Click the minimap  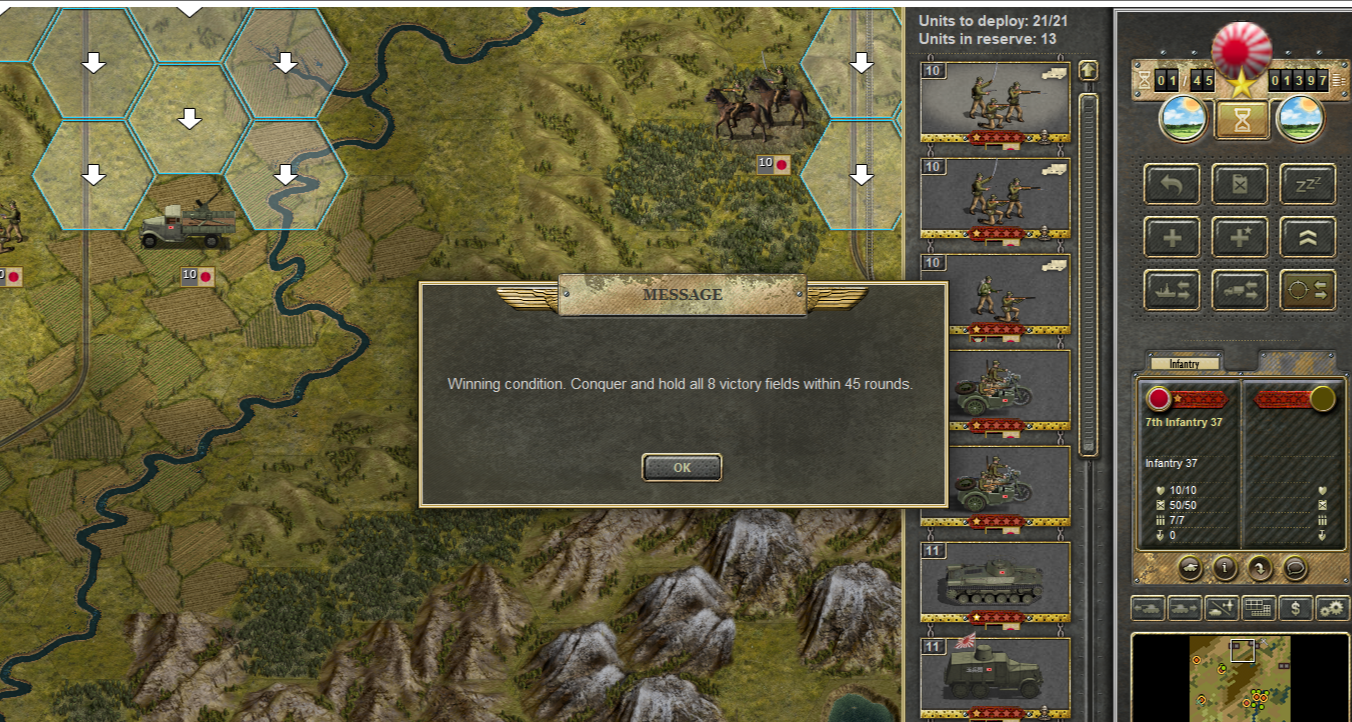(x=1240, y=677)
